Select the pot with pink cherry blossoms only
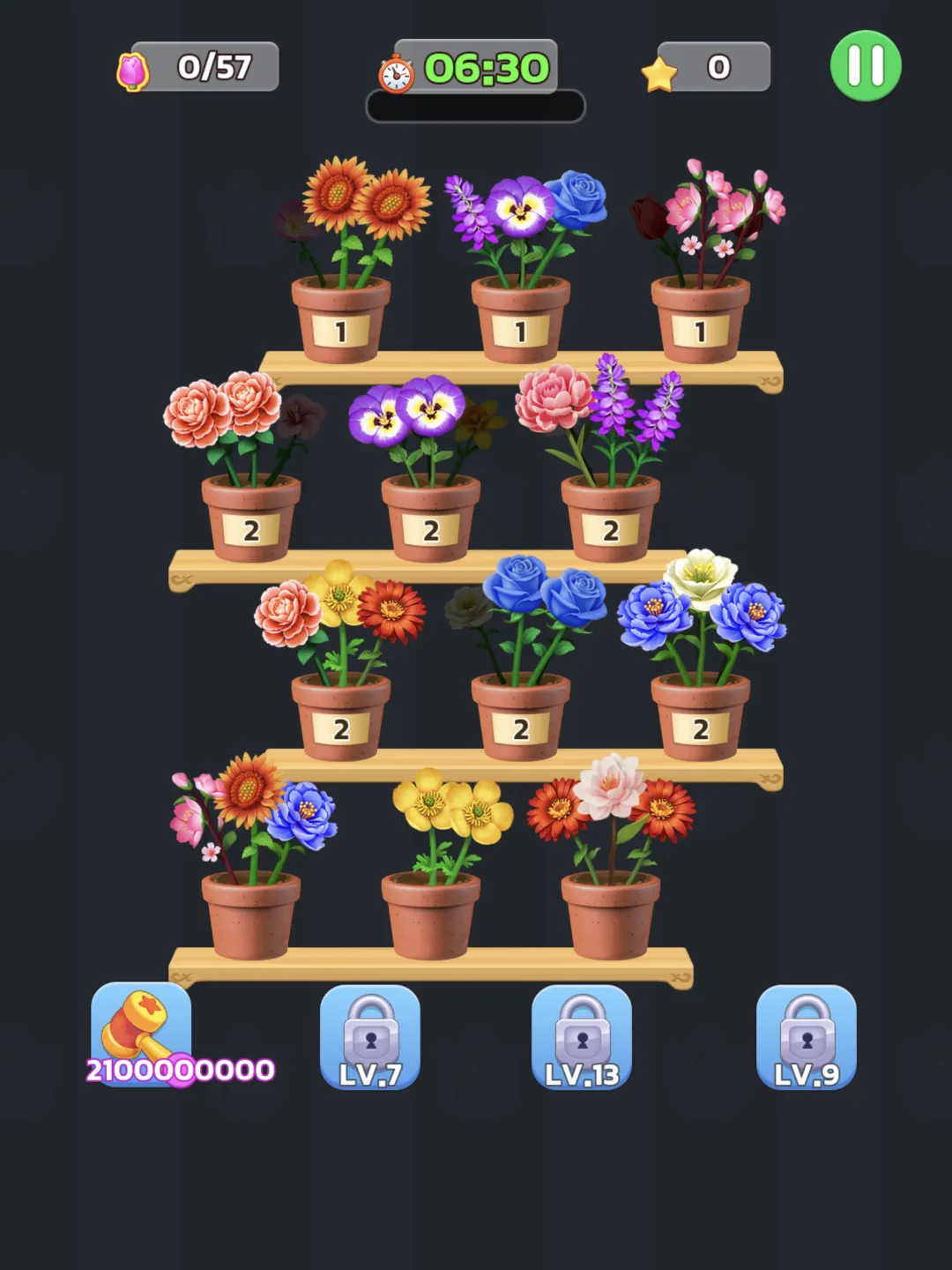 (701, 317)
